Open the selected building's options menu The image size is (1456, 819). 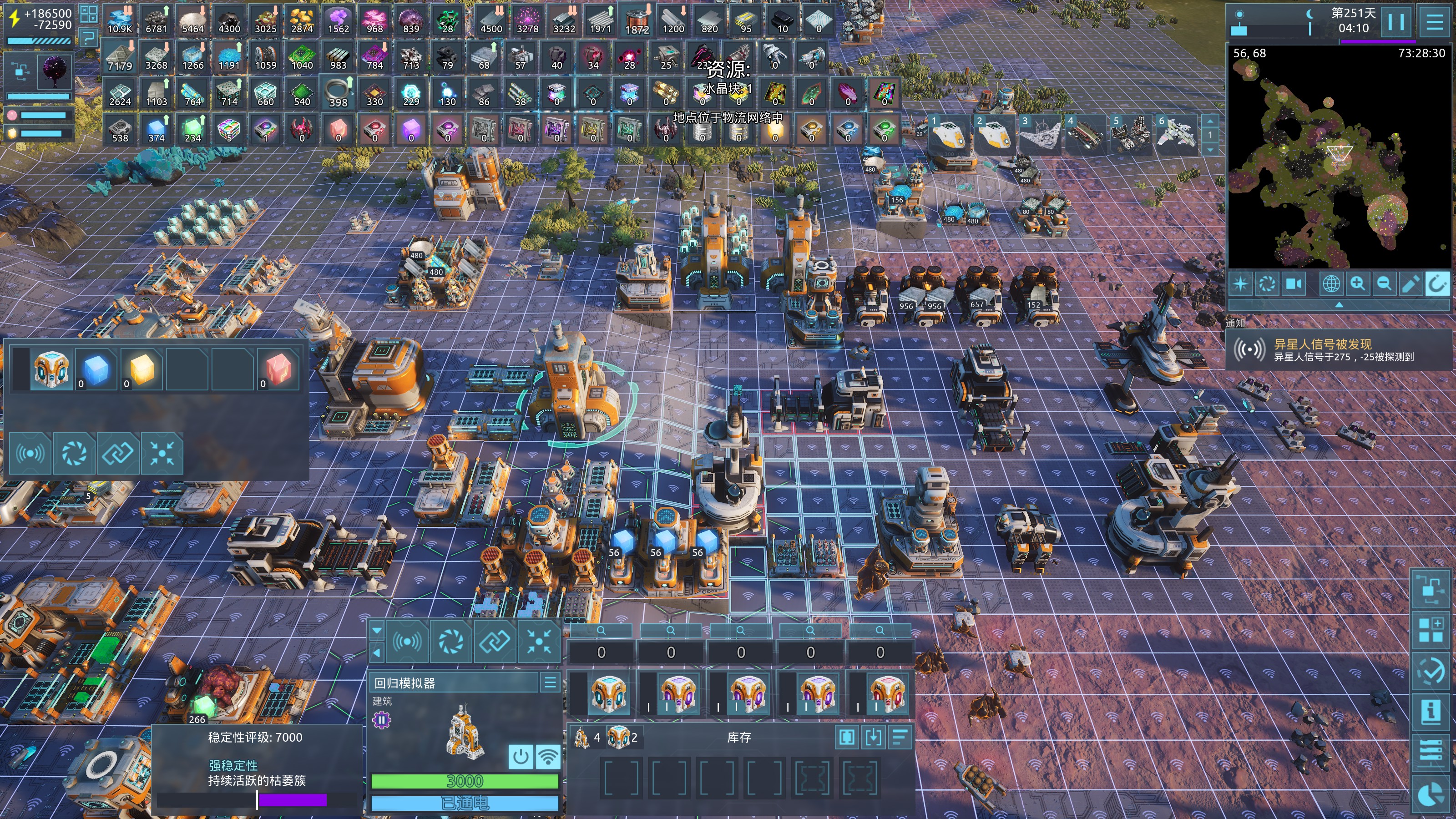(550, 683)
